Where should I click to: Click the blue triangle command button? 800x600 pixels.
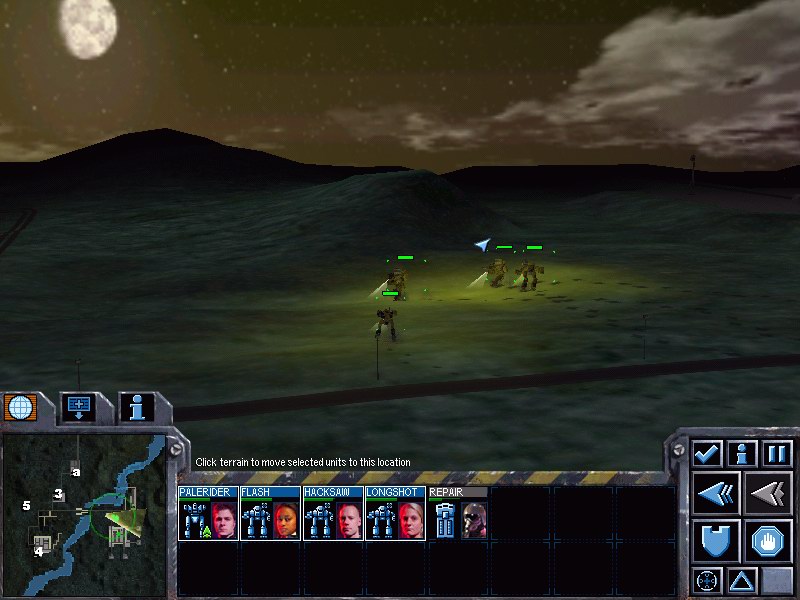[742, 580]
